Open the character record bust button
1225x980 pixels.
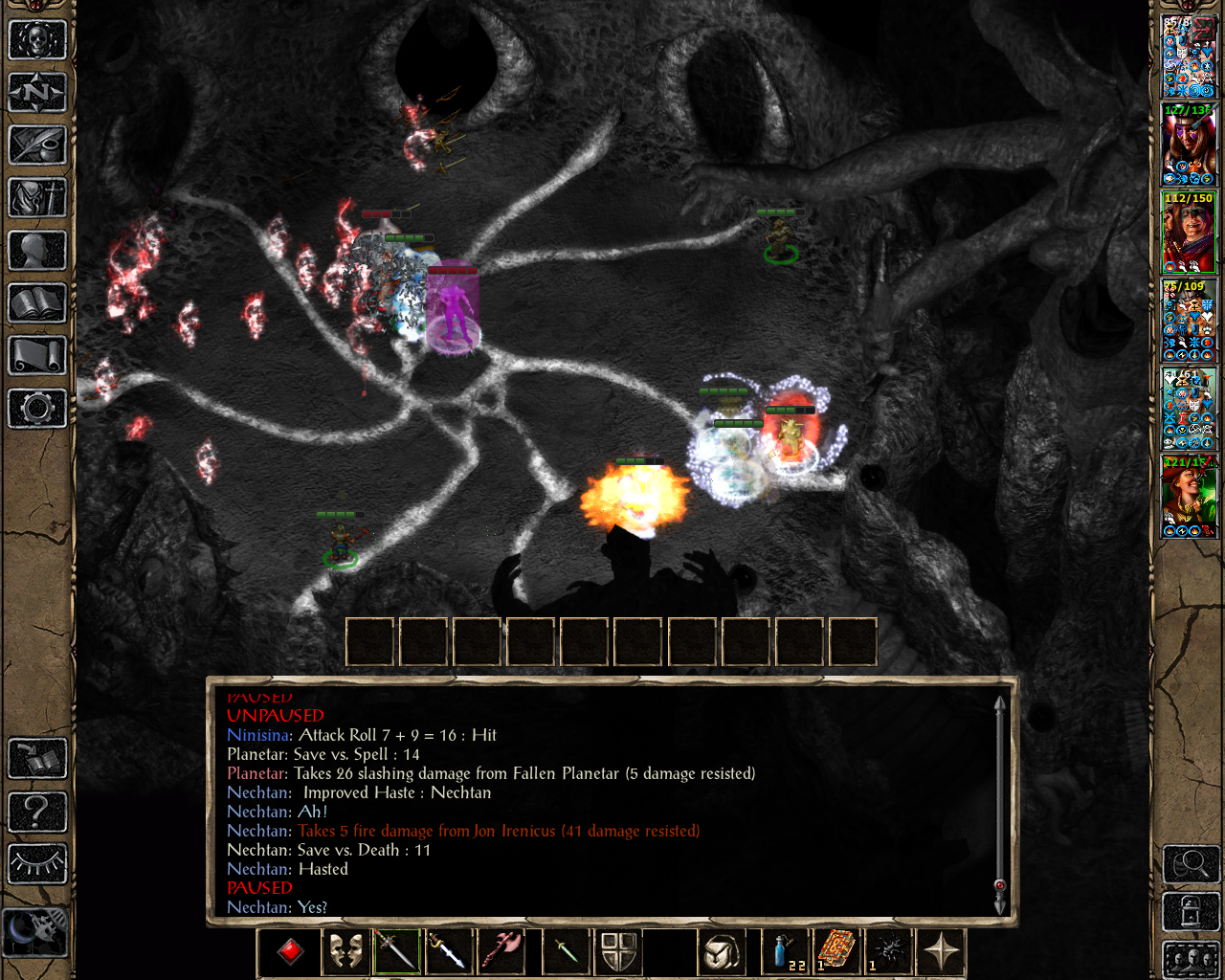37,251
